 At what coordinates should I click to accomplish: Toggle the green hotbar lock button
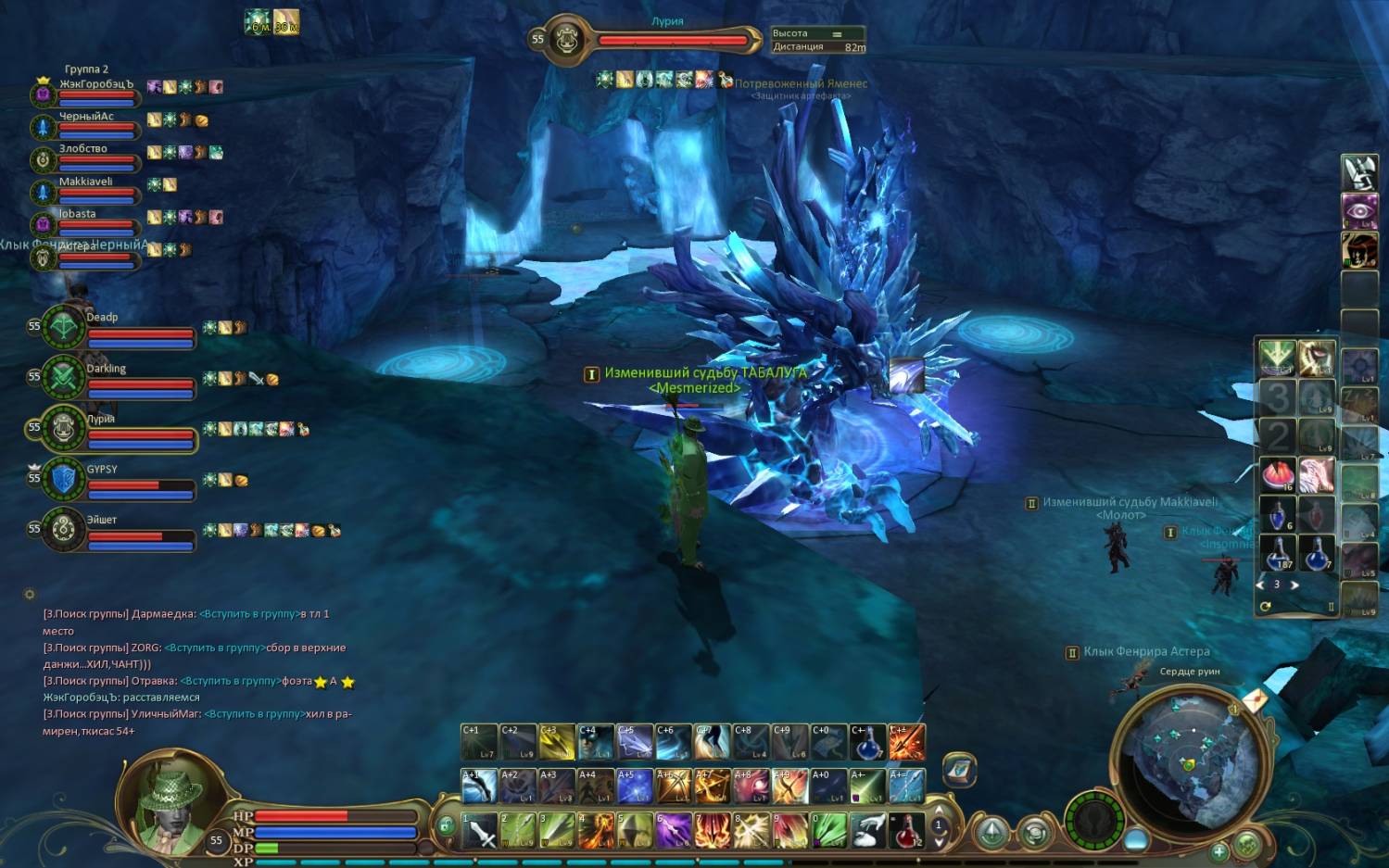(x=446, y=825)
